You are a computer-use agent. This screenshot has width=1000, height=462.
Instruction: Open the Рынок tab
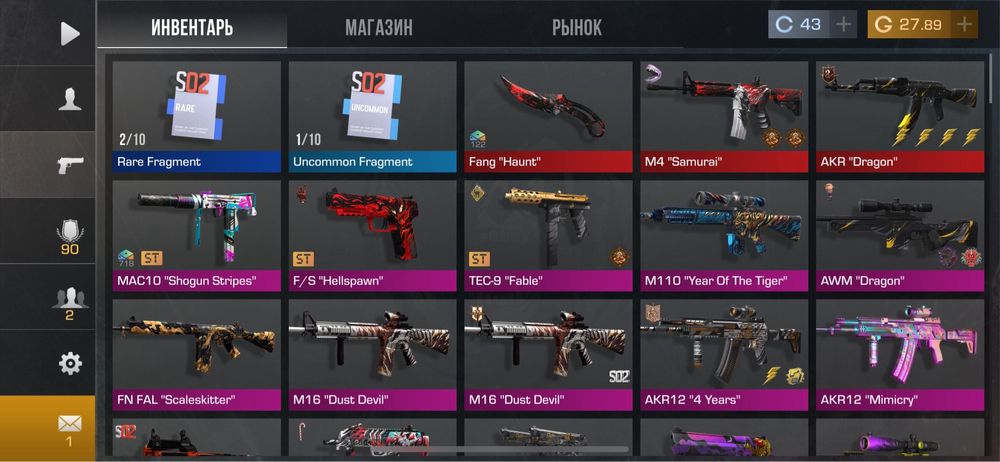tap(576, 27)
